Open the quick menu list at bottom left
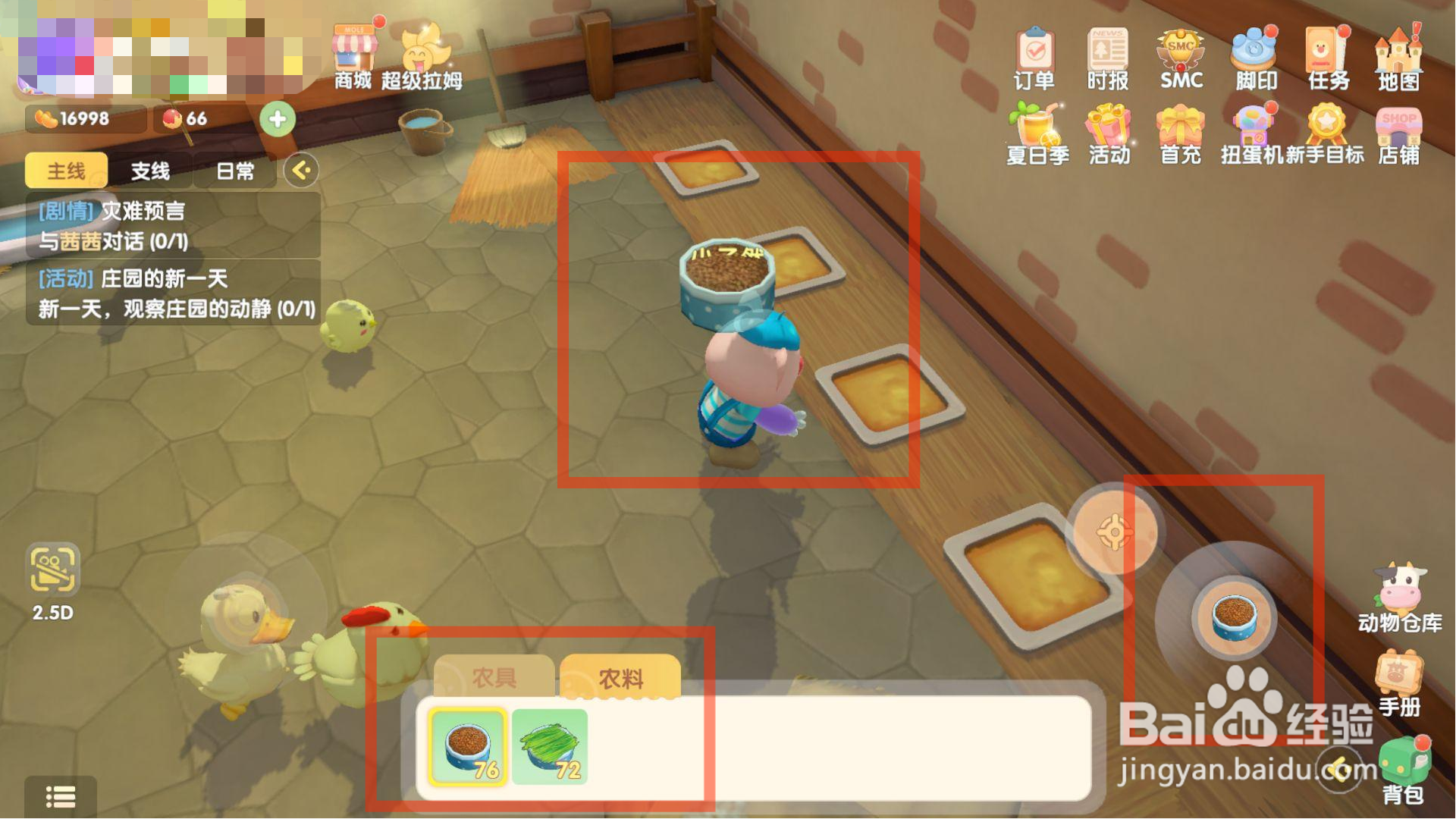Viewport: 1456px width, 819px height. [x=61, y=799]
